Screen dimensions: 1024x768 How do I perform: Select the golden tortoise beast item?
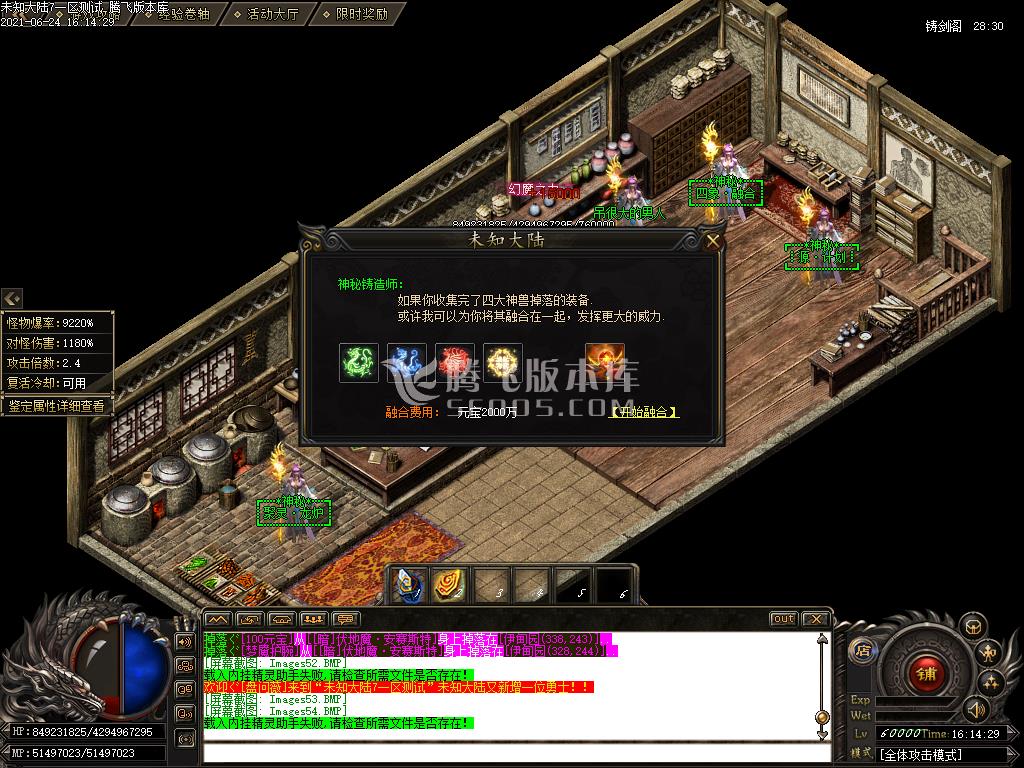503,363
